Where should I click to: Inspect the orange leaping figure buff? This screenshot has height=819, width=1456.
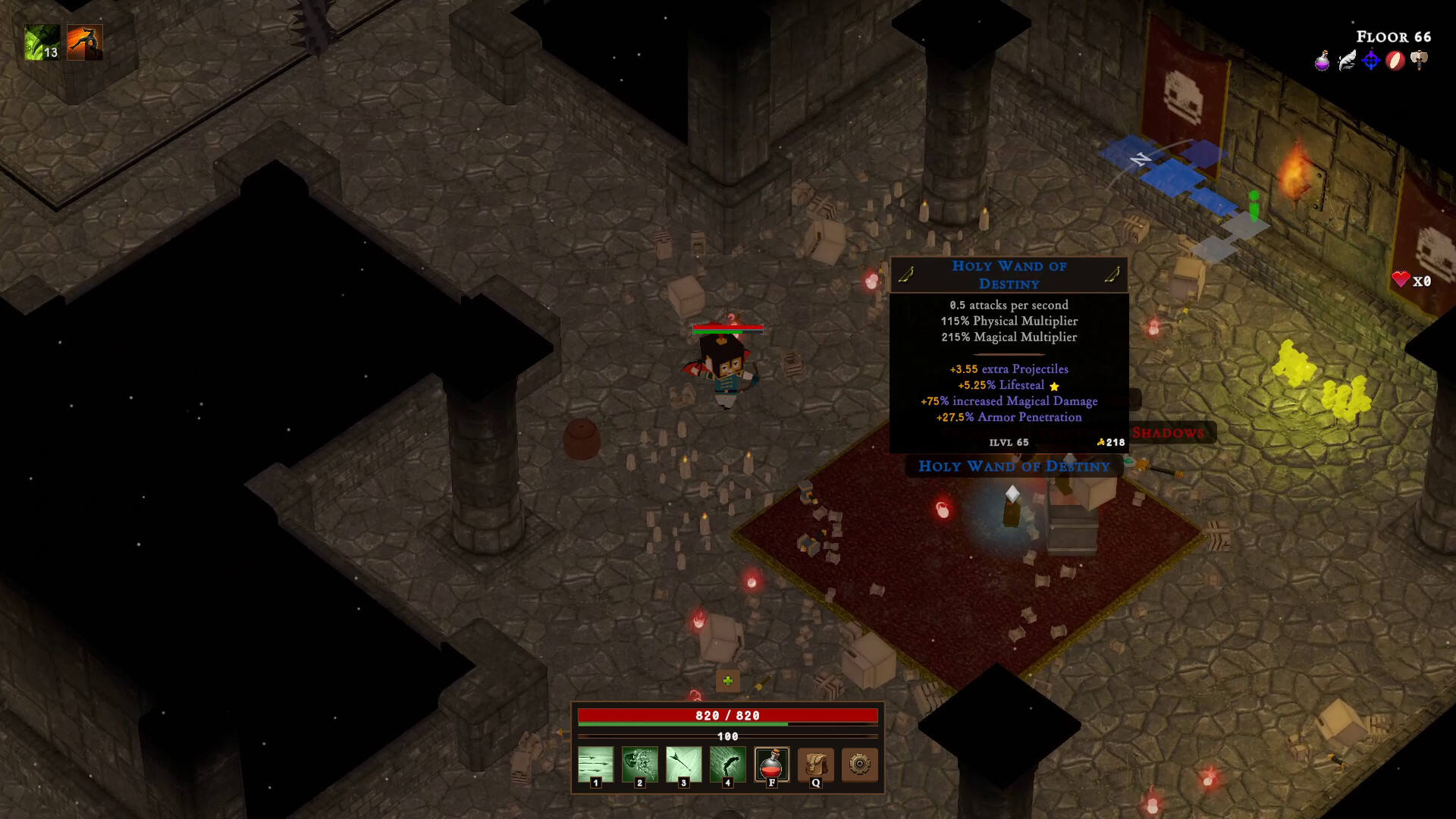84,42
